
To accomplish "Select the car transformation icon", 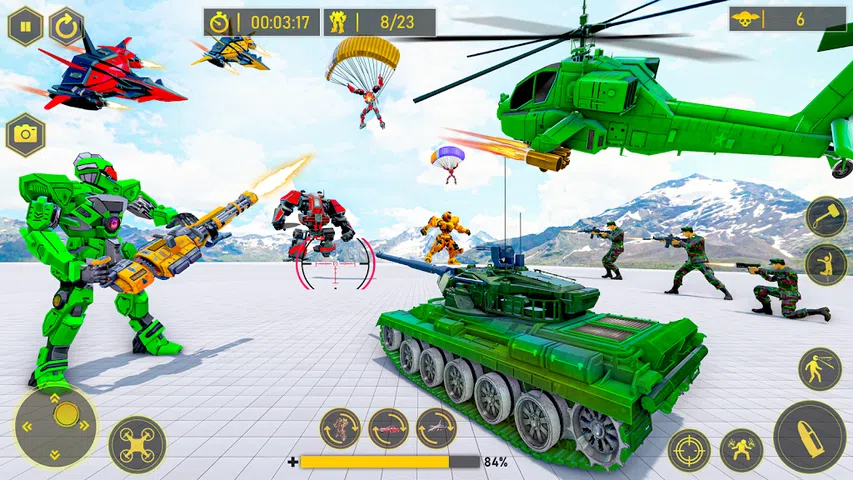I will (x=388, y=428).
